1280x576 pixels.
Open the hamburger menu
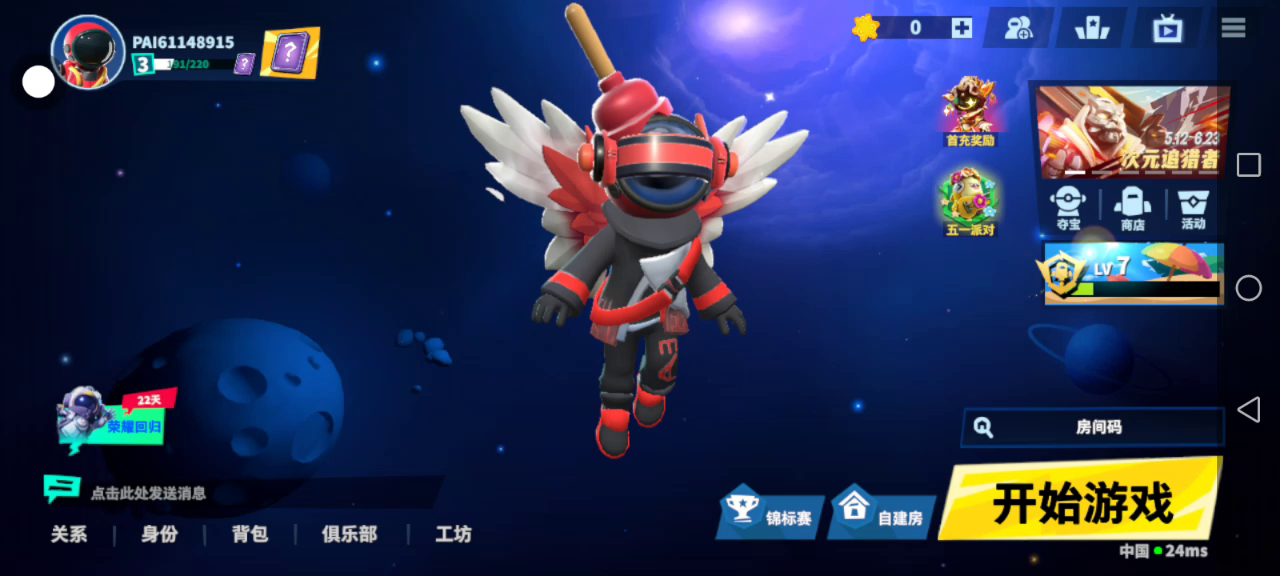[1233, 28]
